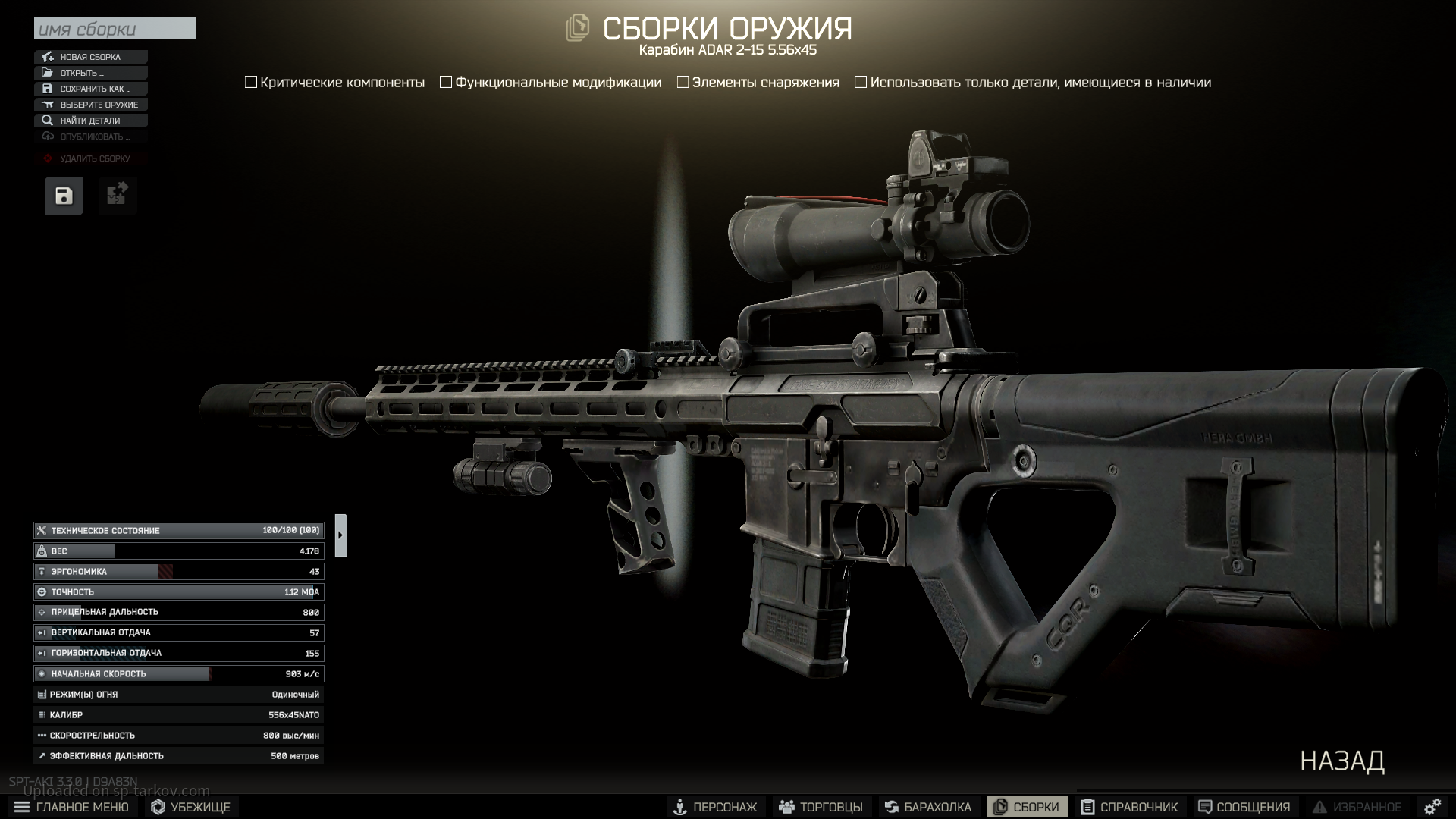Image resolution: width=1456 pixels, height=819 pixels.
Task: Select Выберите оружие menu entry
Action: [x=91, y=105]
